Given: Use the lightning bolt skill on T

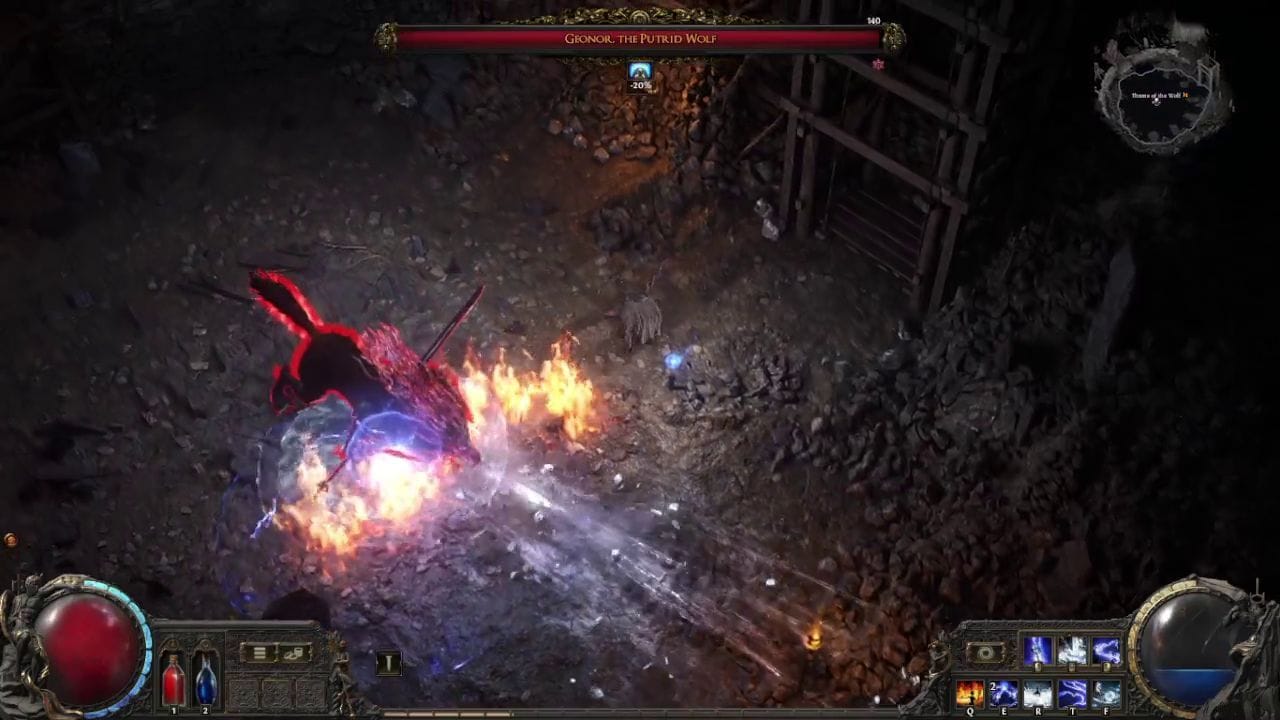Looking at the screenshot, I should [1073, 694].
